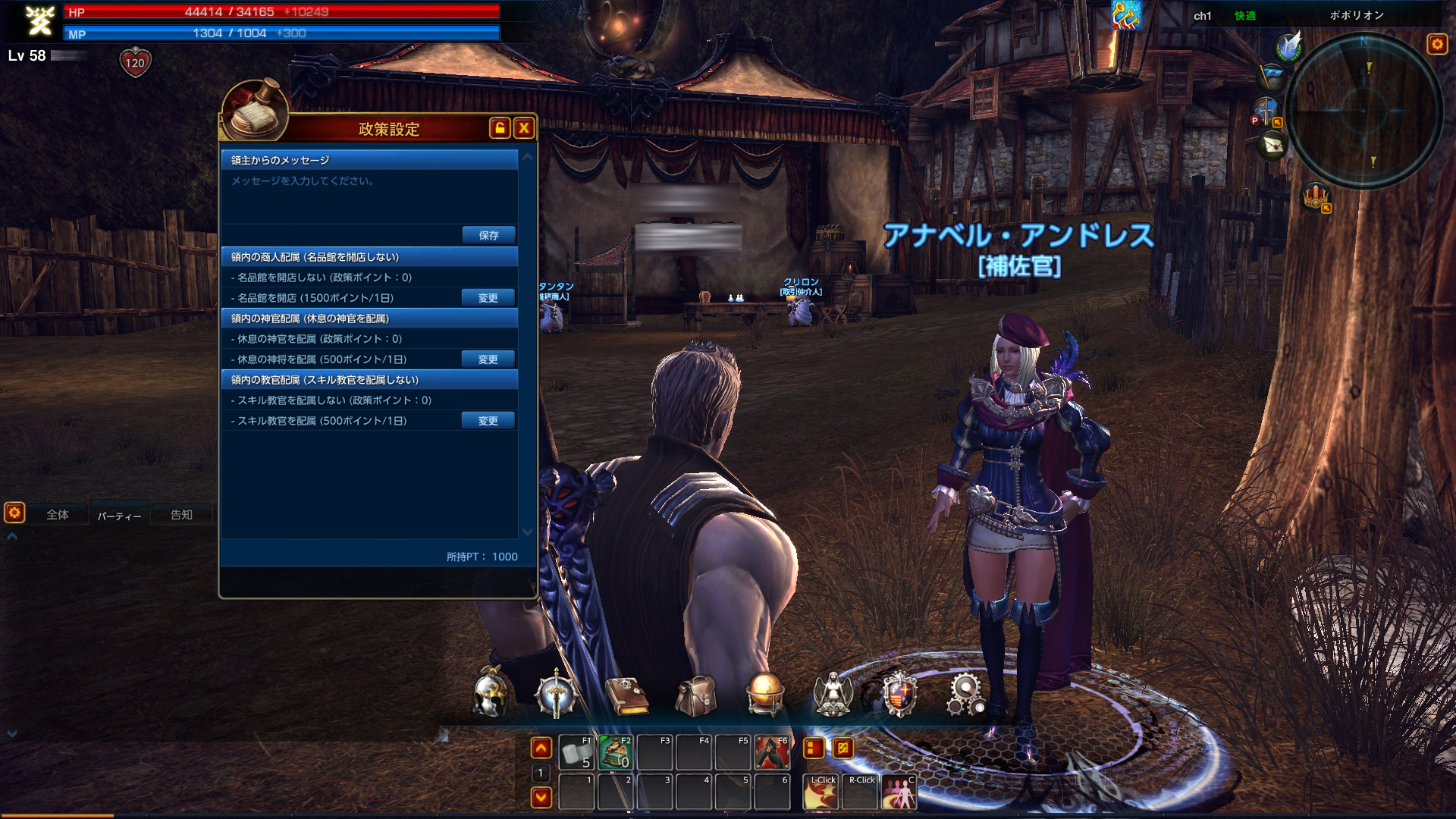1456x819 pixels.
Task: Change the 名品館 merchant placement policy
Action: click(x=488, y=298)
